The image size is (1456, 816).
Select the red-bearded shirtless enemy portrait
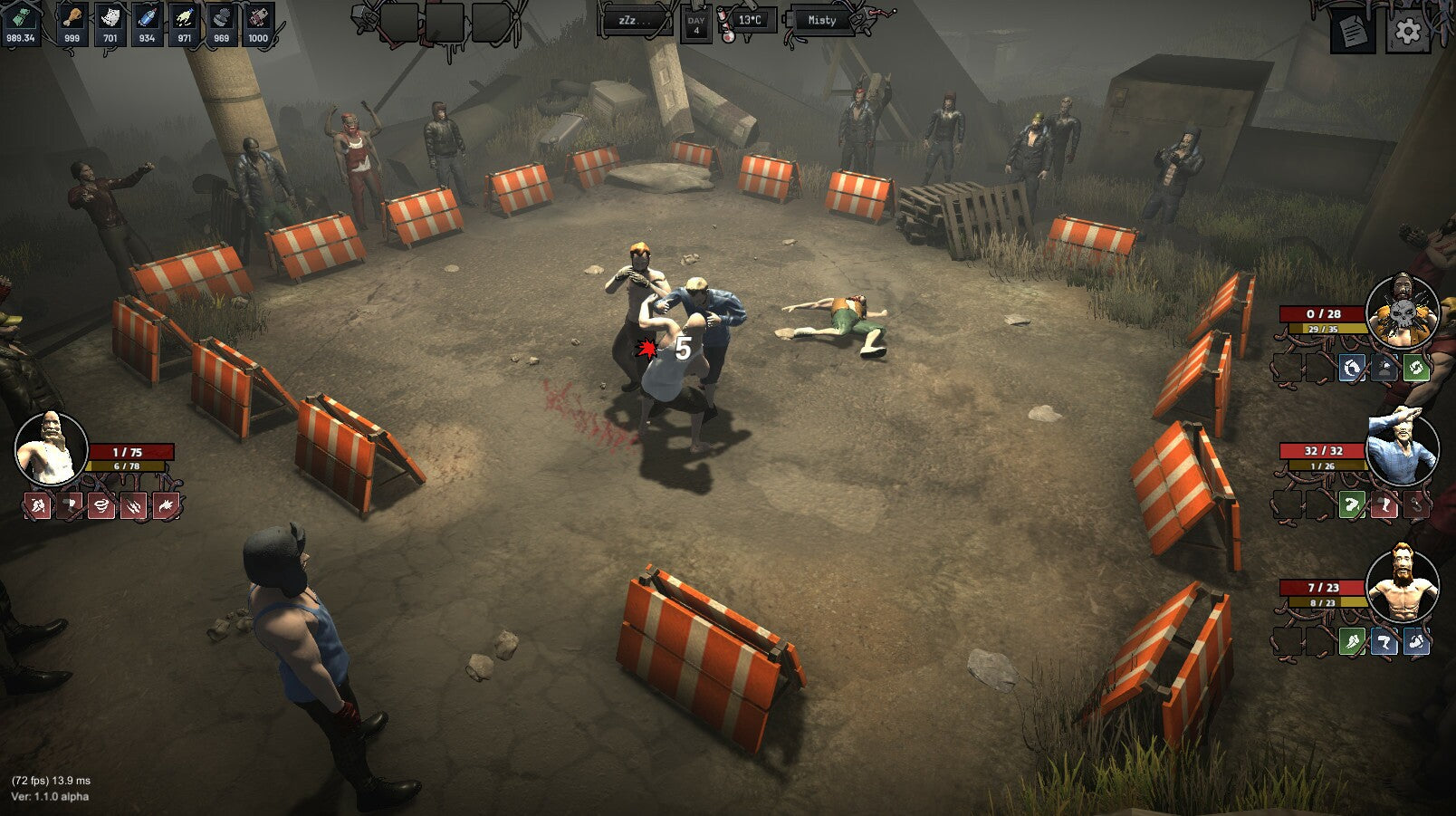[x=1402, y=586]
